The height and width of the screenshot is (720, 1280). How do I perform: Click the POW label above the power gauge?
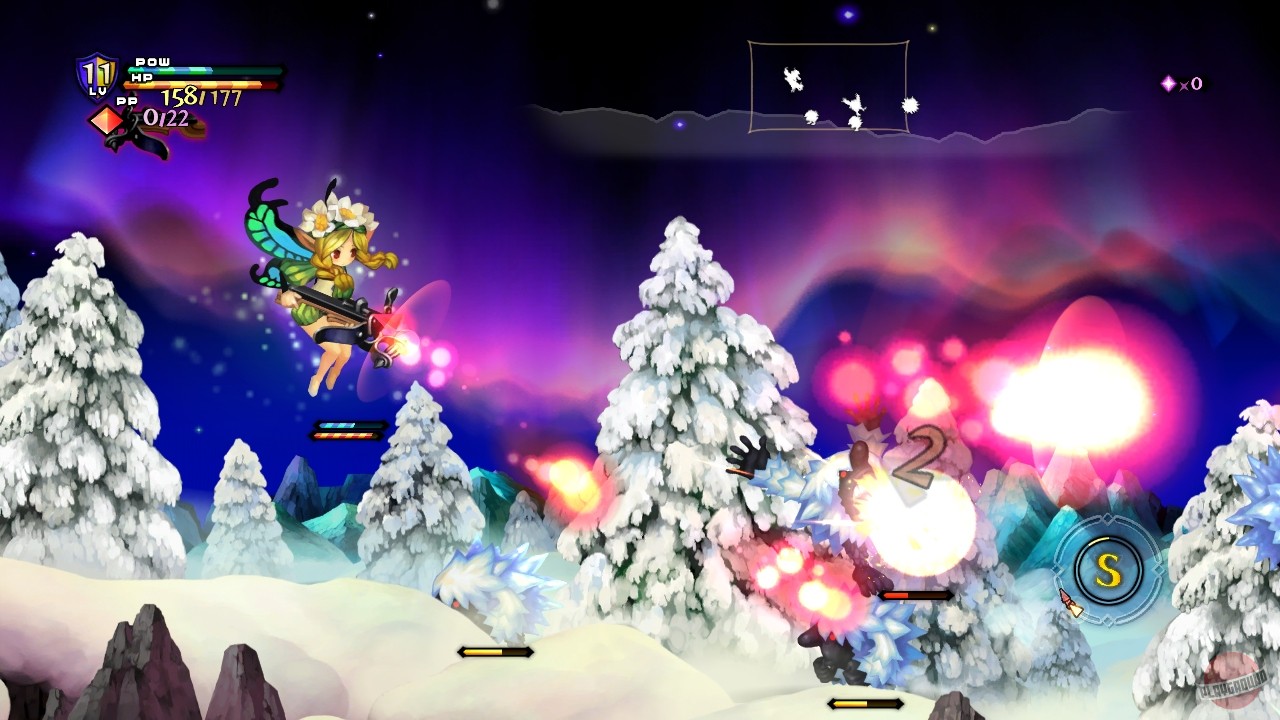click(152, 62)
